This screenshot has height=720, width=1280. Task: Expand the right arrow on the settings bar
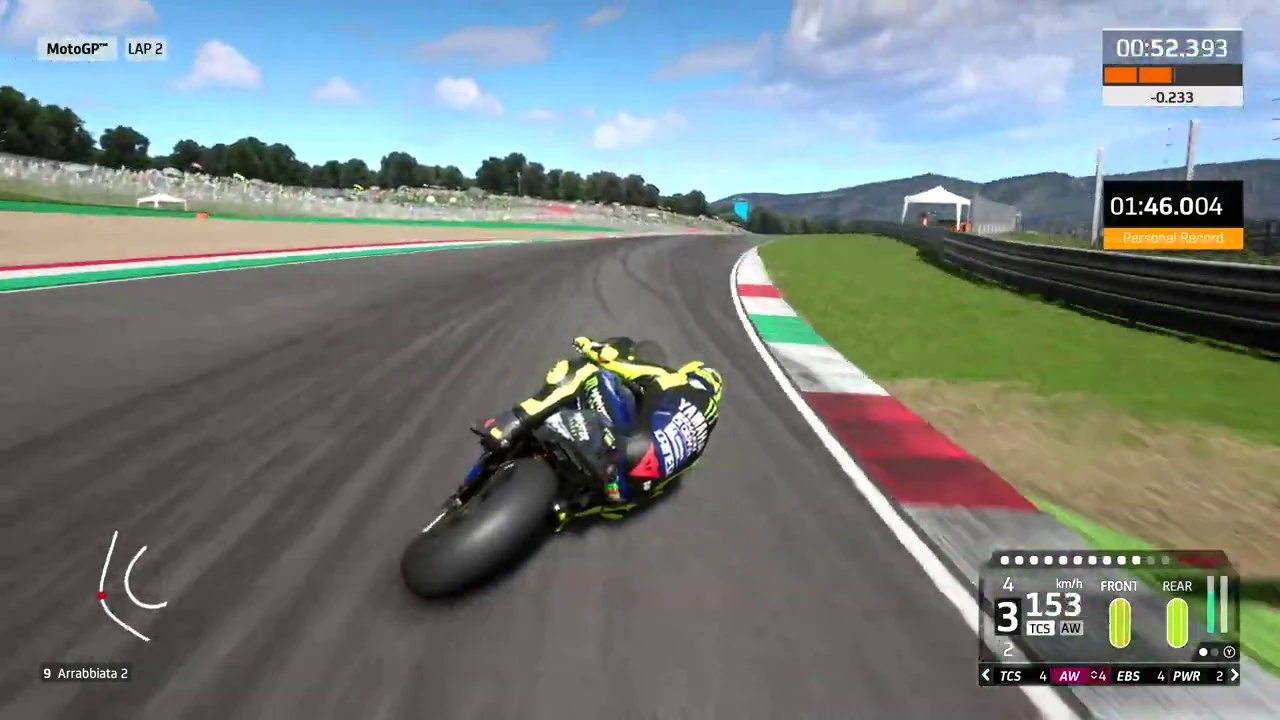[1235, 675]
